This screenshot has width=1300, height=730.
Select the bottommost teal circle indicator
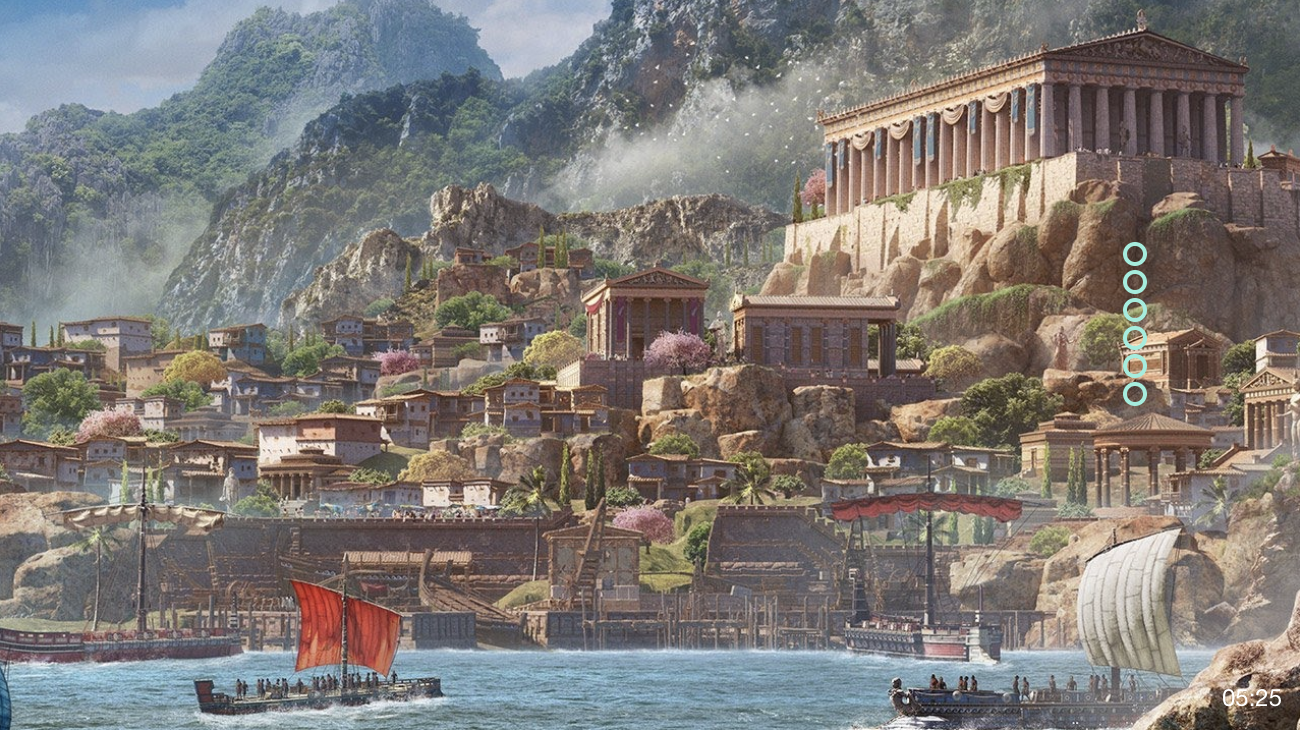pos(1134,394)
